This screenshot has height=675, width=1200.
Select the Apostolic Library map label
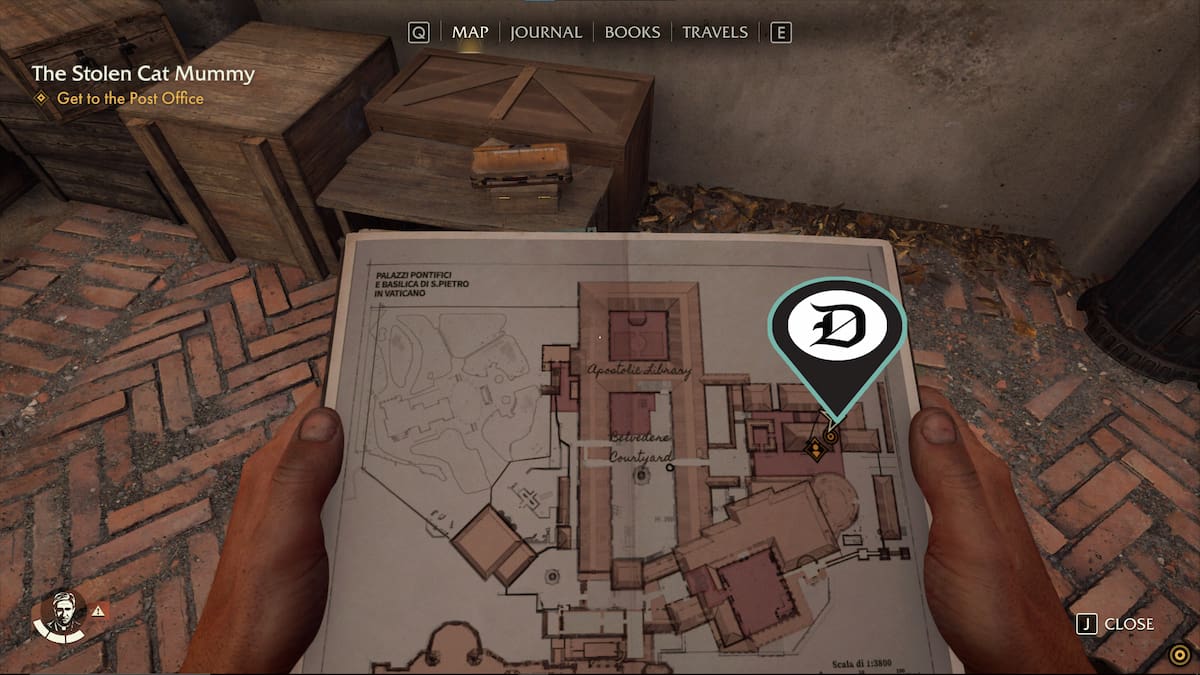(640, 371)
